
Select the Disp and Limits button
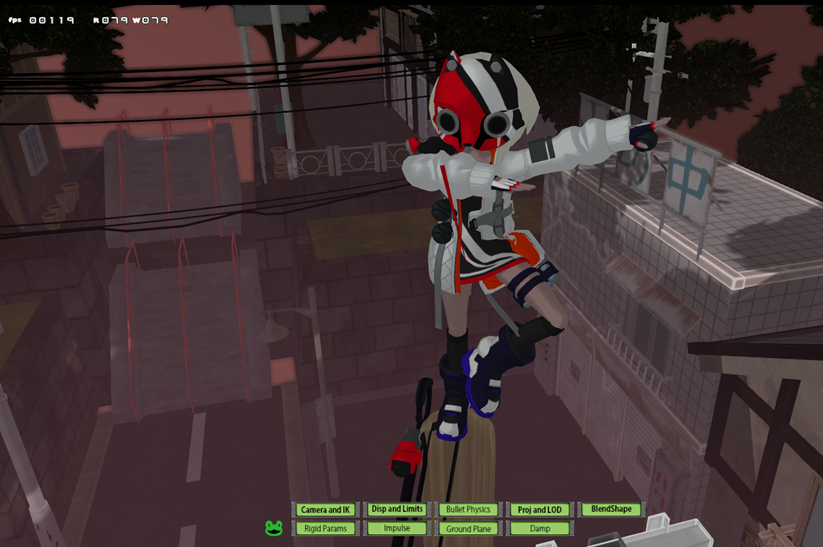[x=397, y=509]
